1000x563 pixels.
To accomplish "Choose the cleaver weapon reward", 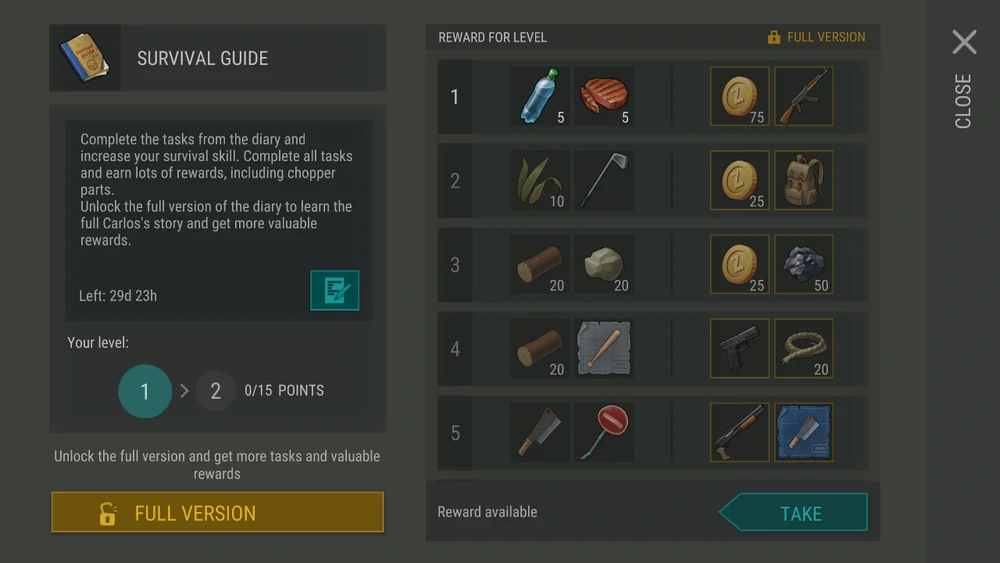I will pyautogui.click(x=540, y=433).
